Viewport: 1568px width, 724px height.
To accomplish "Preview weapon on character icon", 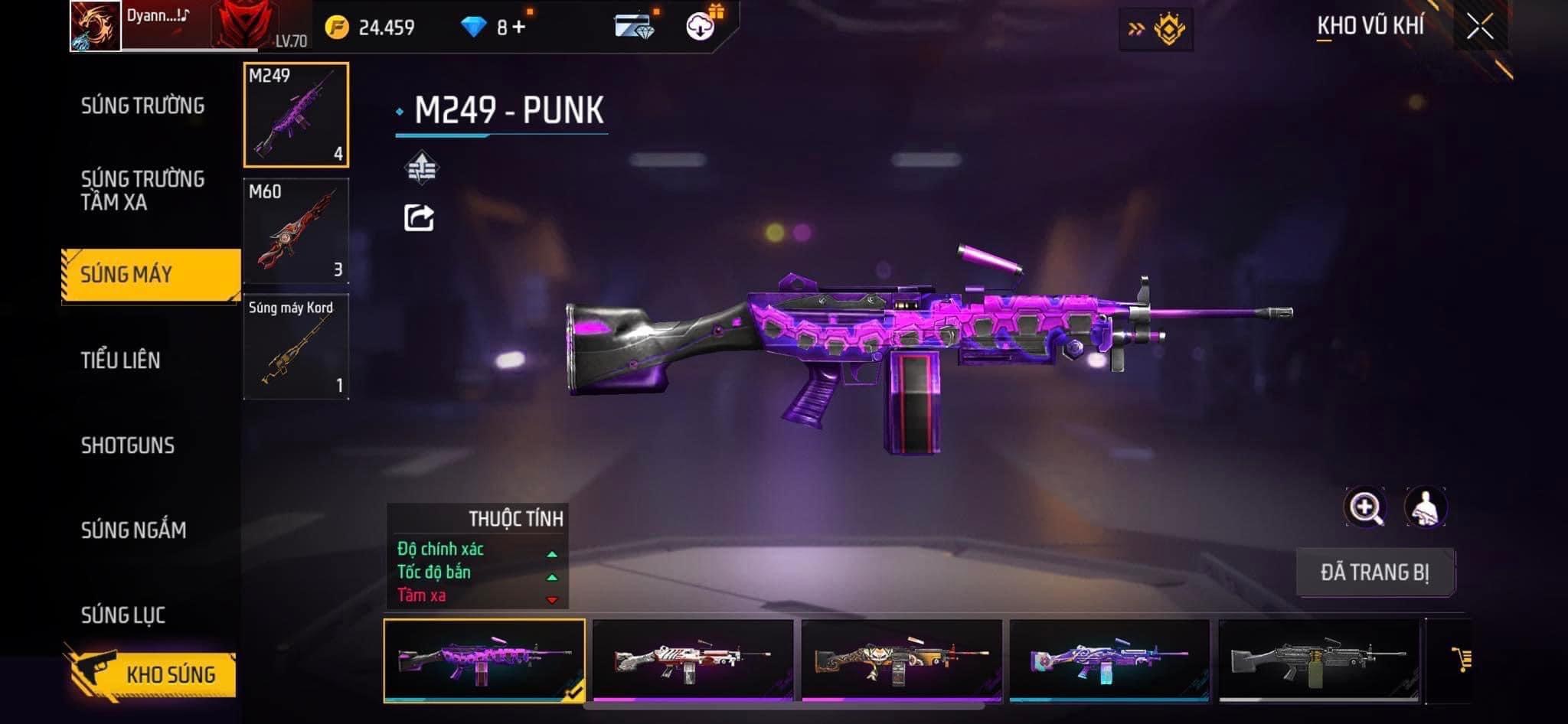I will (x=1425, y=507).
